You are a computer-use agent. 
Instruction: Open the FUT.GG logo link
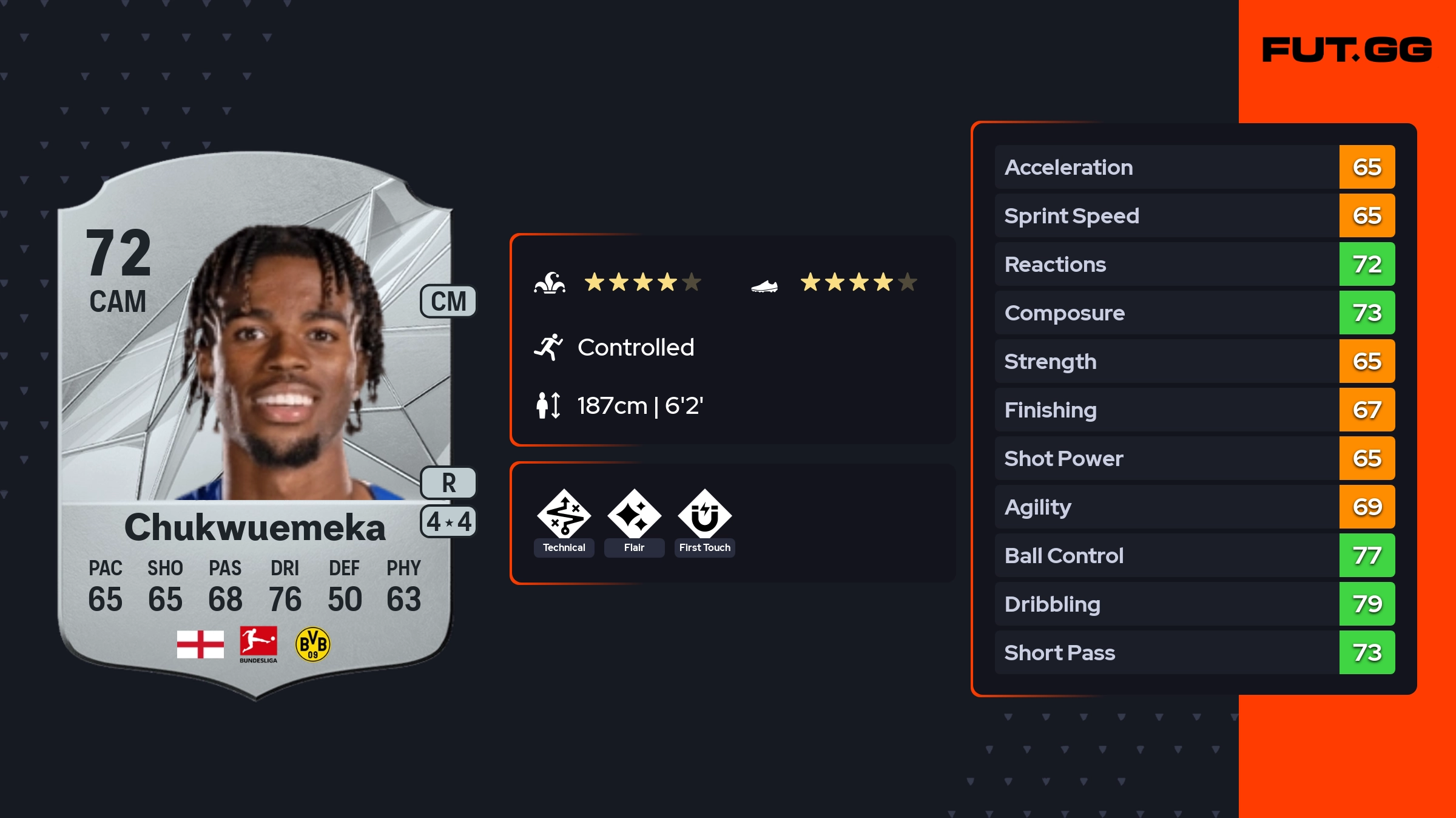[x=1347, y=50]
